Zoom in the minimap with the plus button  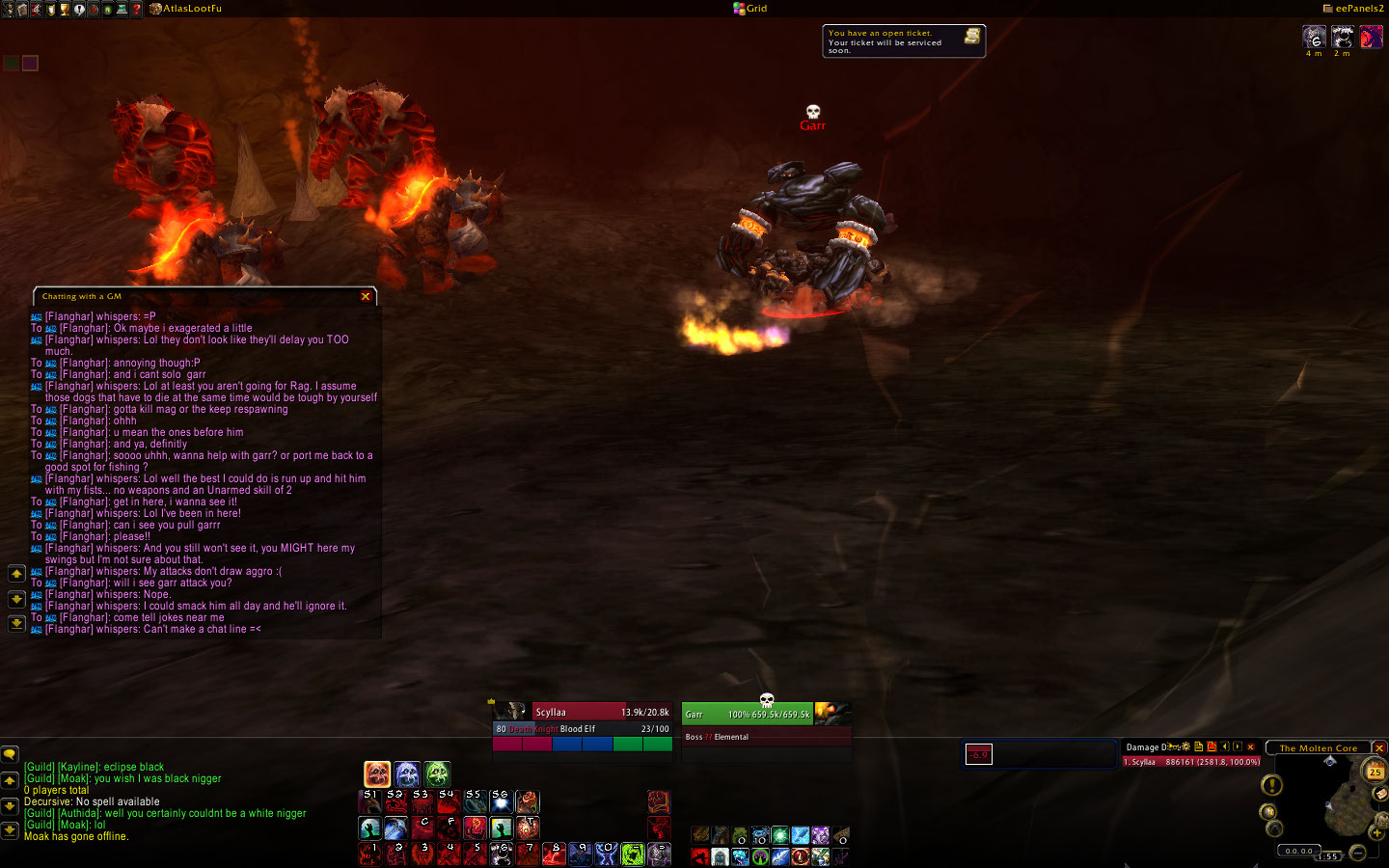[1376, 832]
